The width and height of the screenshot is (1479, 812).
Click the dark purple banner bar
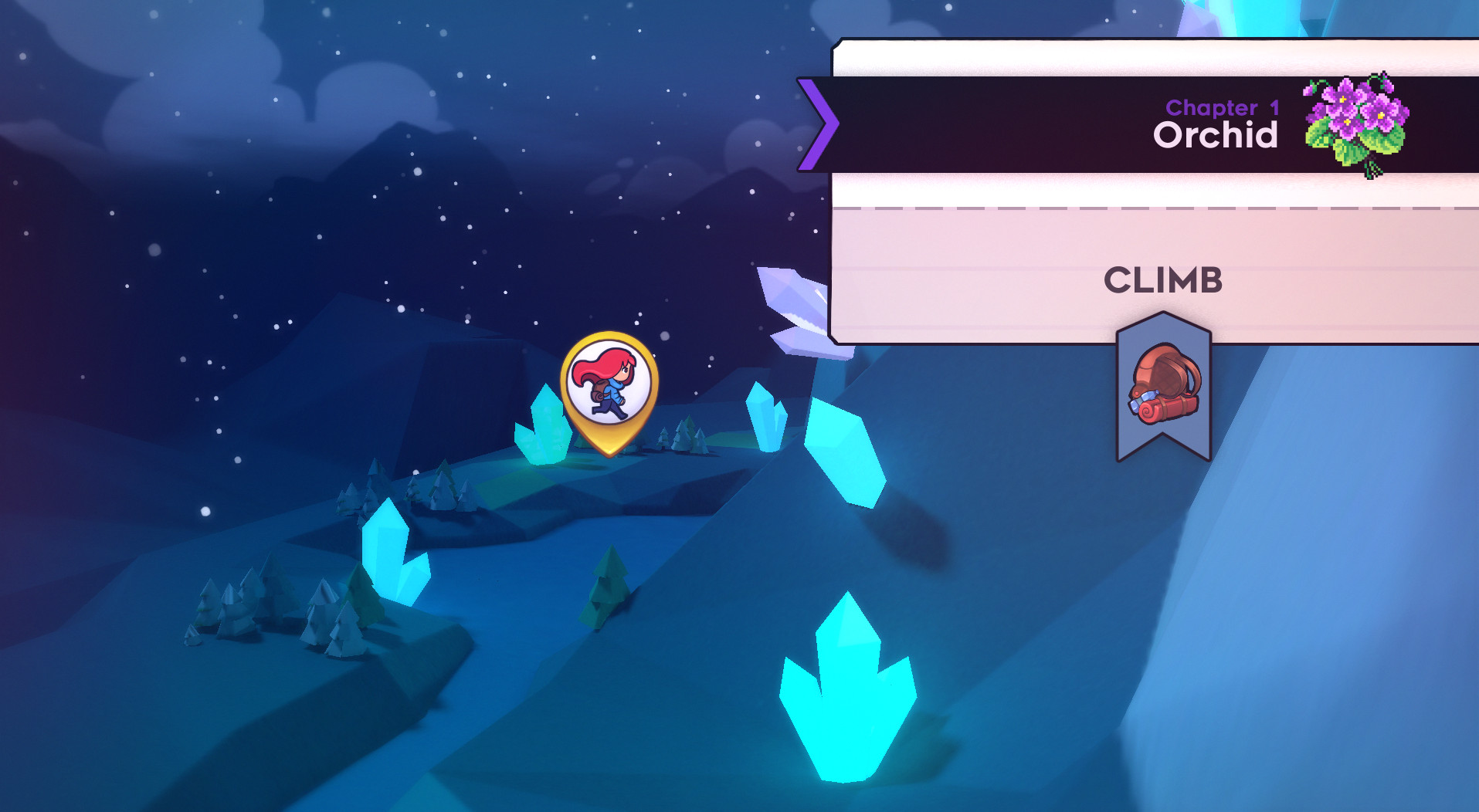1004,123
